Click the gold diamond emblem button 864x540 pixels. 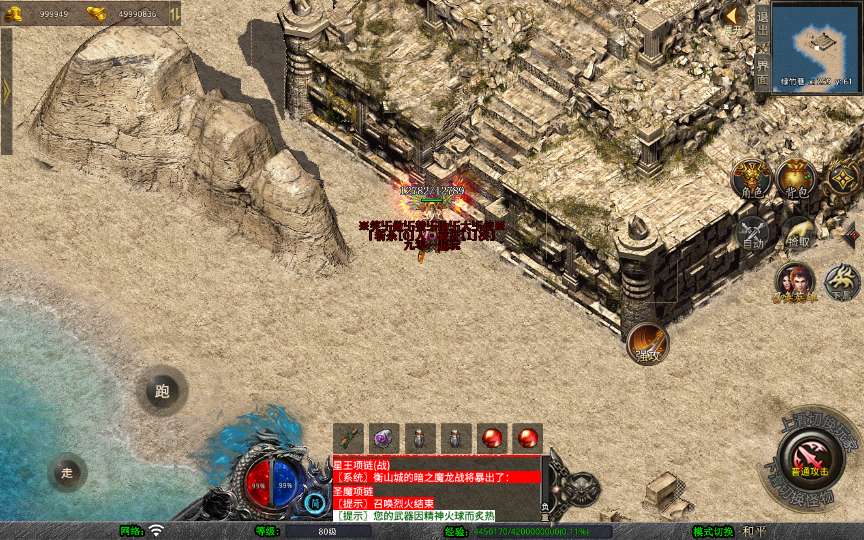click(843, 179)
